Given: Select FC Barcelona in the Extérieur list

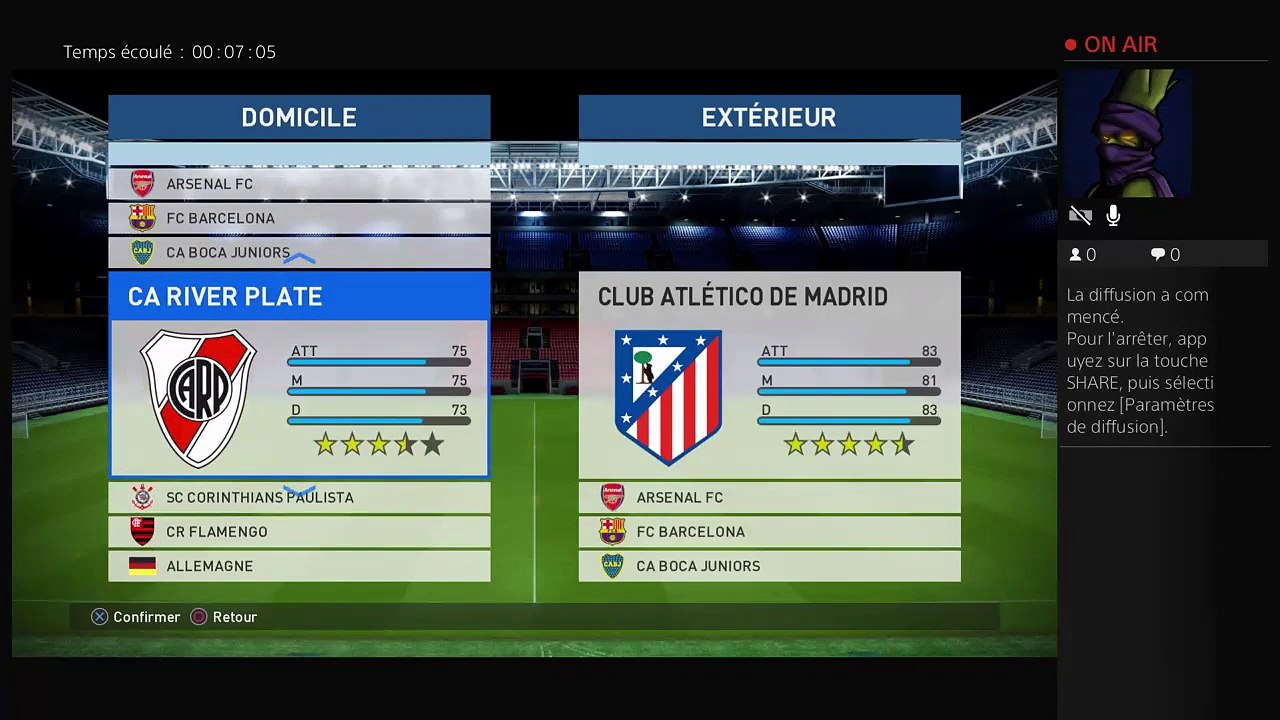Looking at the screenshot, I should (x=769, y=532).
